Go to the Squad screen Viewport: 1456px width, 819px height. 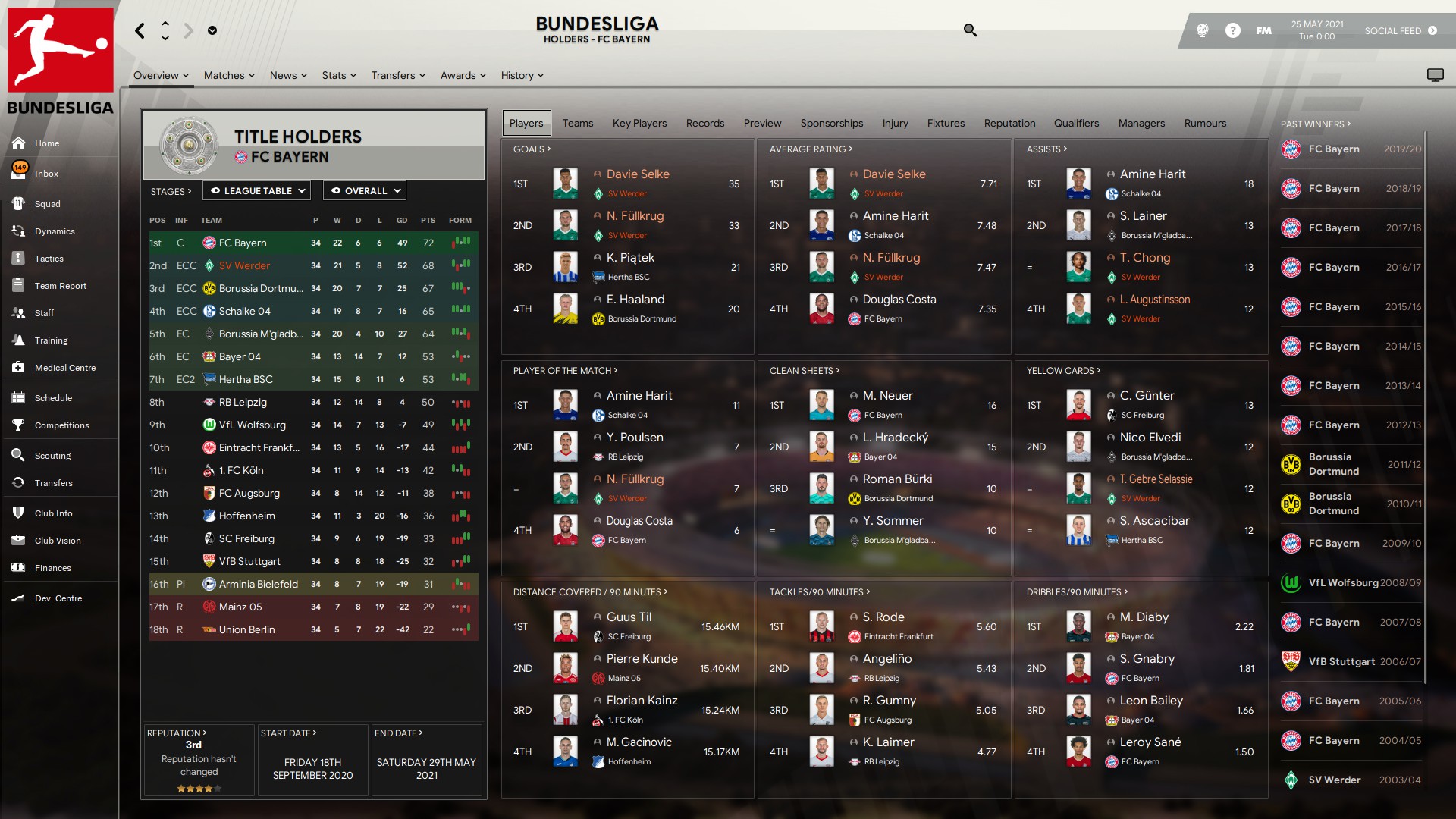(47, 204)
